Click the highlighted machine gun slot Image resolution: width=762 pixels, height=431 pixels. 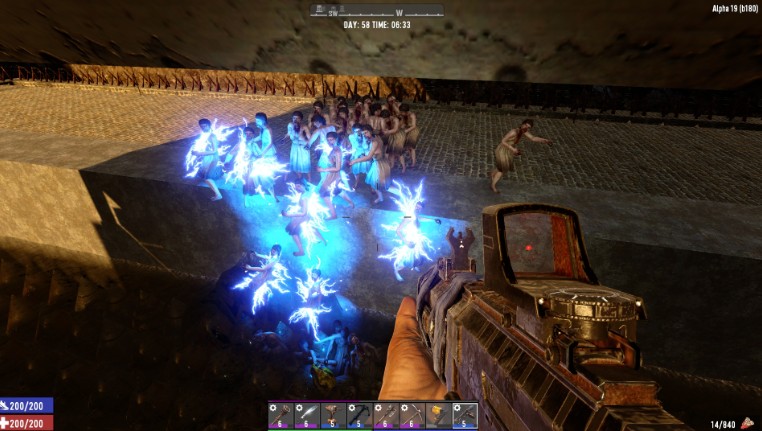[464, 415]
